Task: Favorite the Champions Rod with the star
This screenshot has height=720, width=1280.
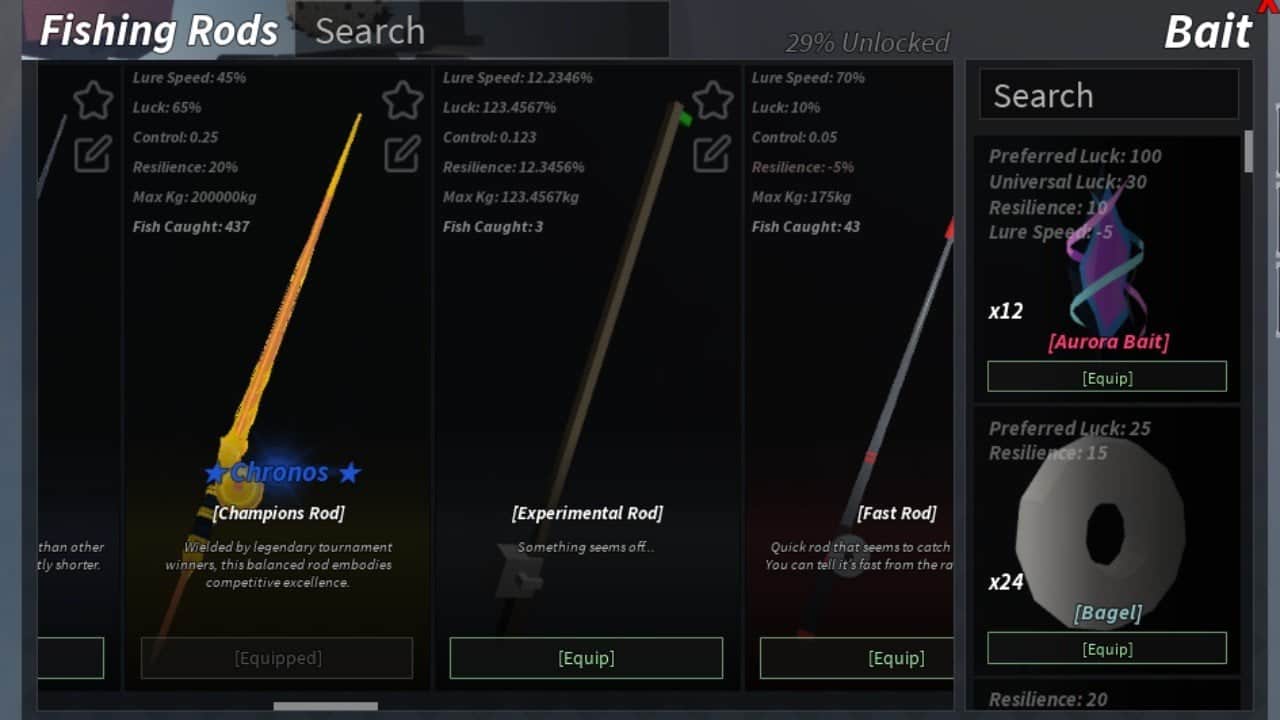Action: coord(403,100)
